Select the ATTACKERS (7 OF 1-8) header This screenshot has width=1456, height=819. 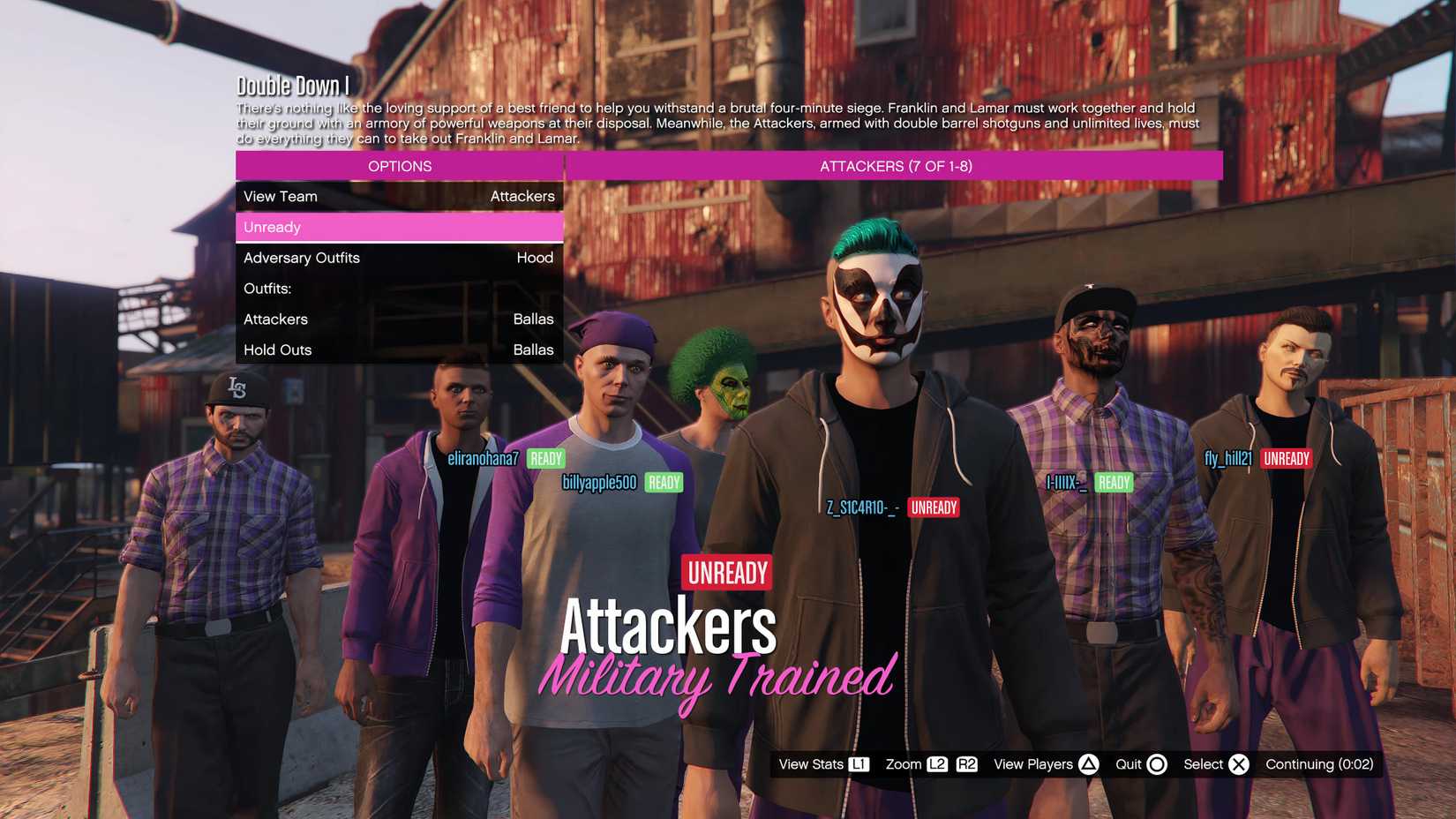pyautogui.click(x=895, y=165)
